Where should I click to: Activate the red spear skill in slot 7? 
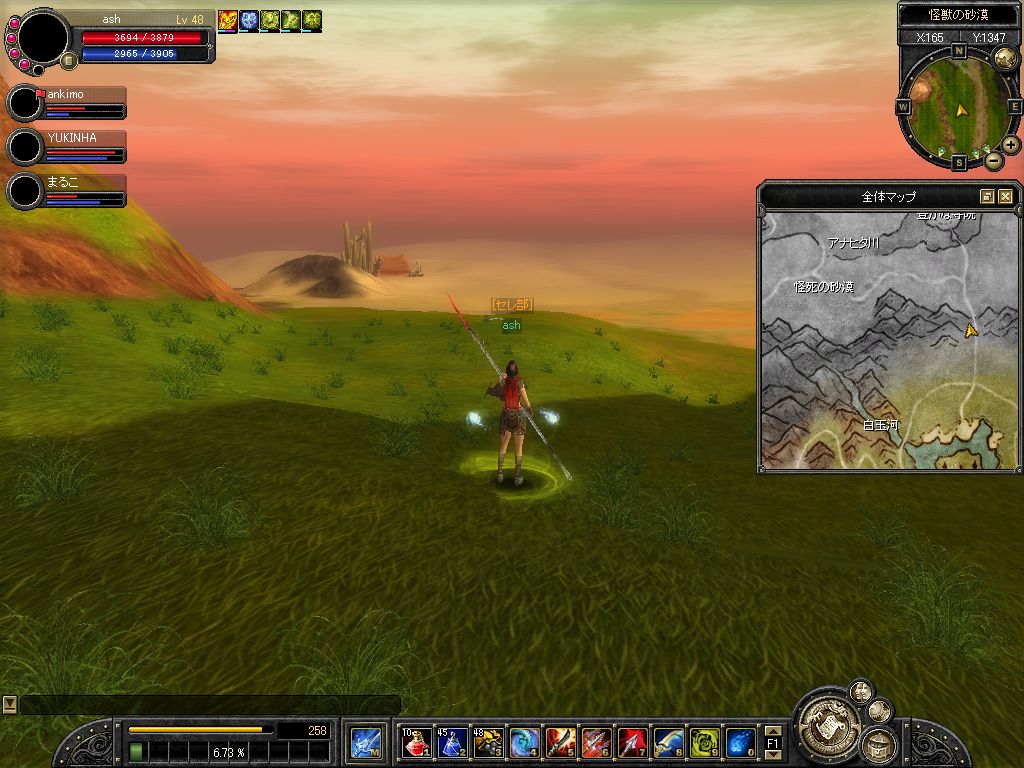point(633,743)
